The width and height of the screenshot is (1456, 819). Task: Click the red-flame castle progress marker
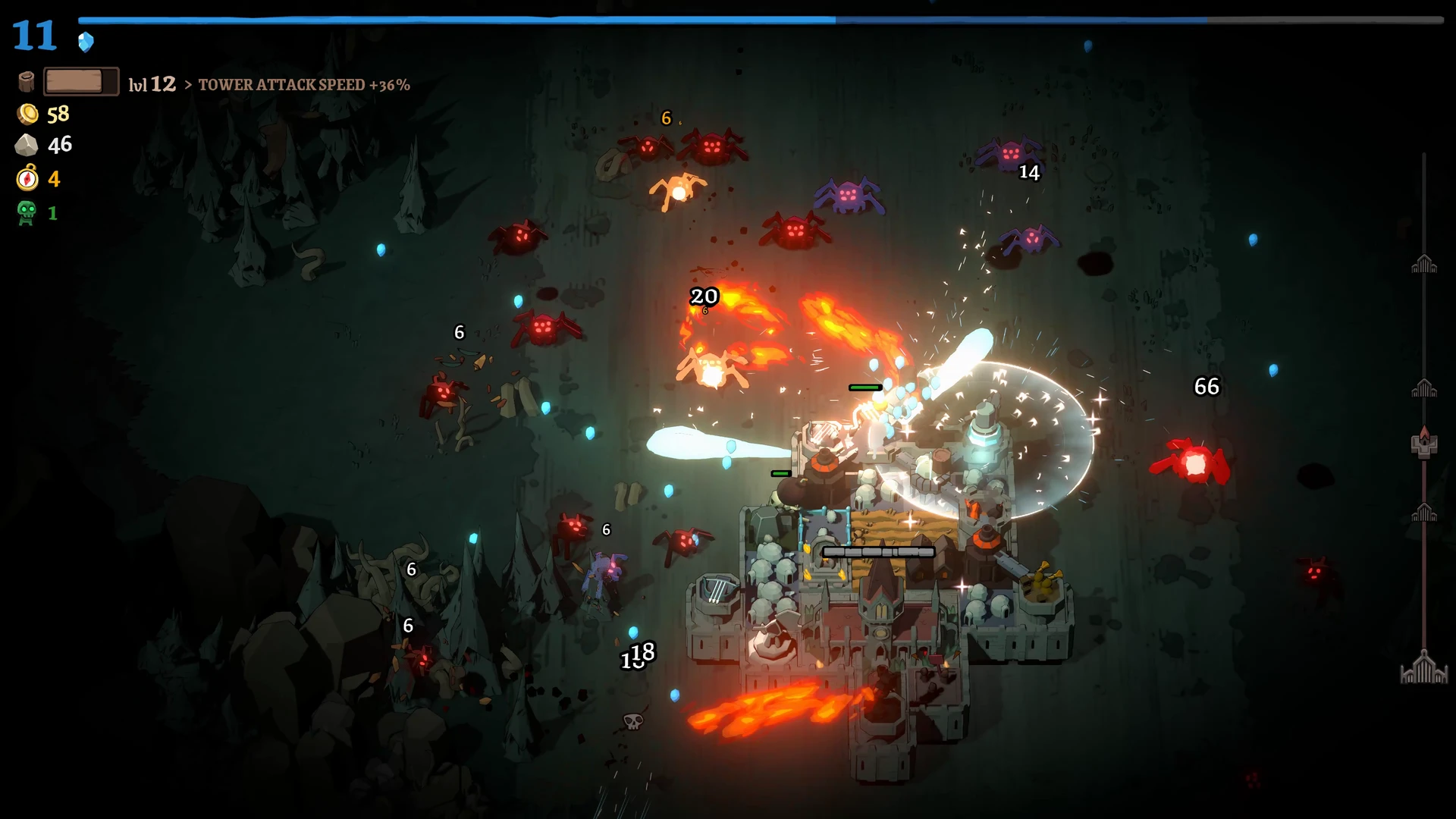coord(1424,442)
